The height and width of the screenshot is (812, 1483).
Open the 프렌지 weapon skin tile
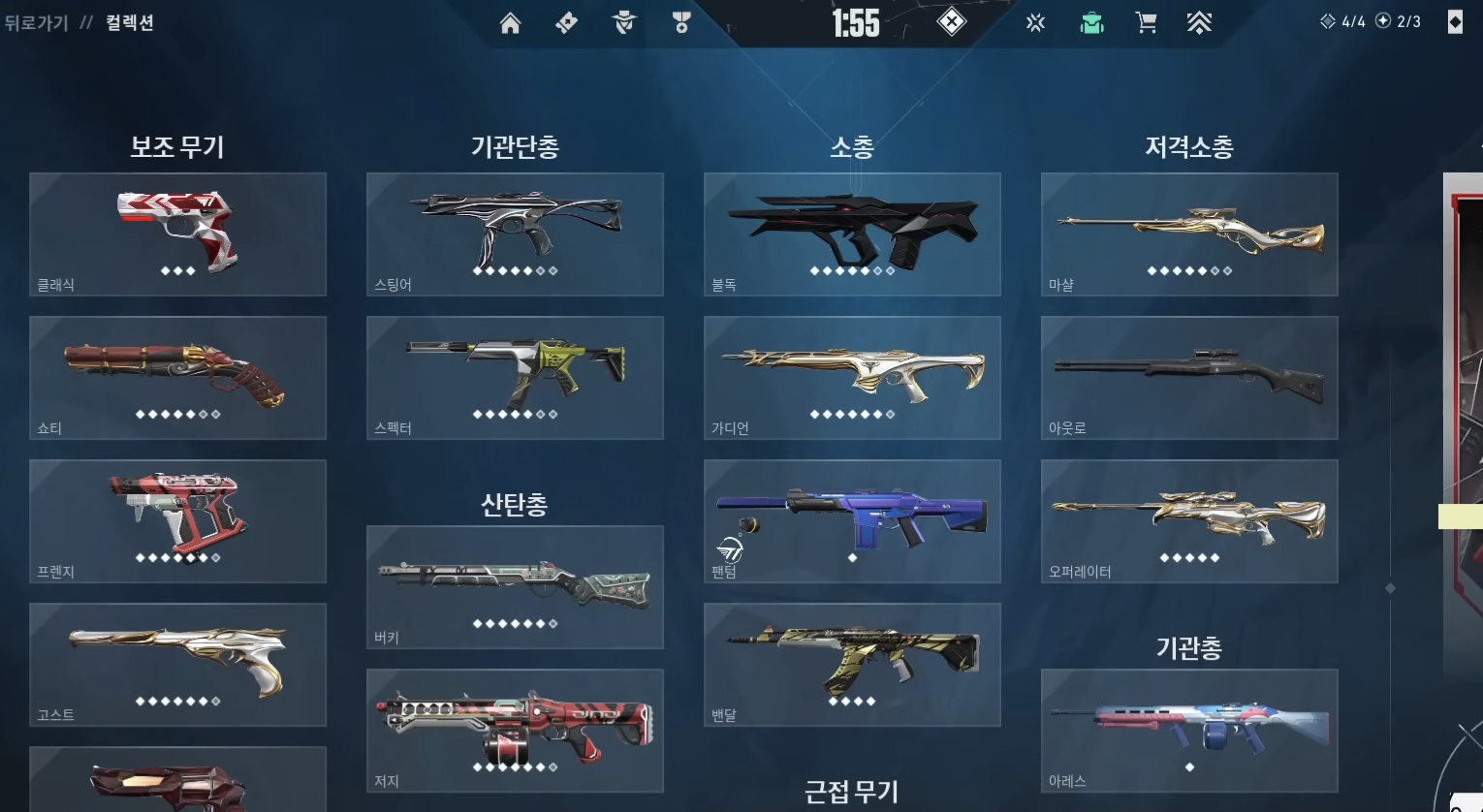tap(177, 520)
